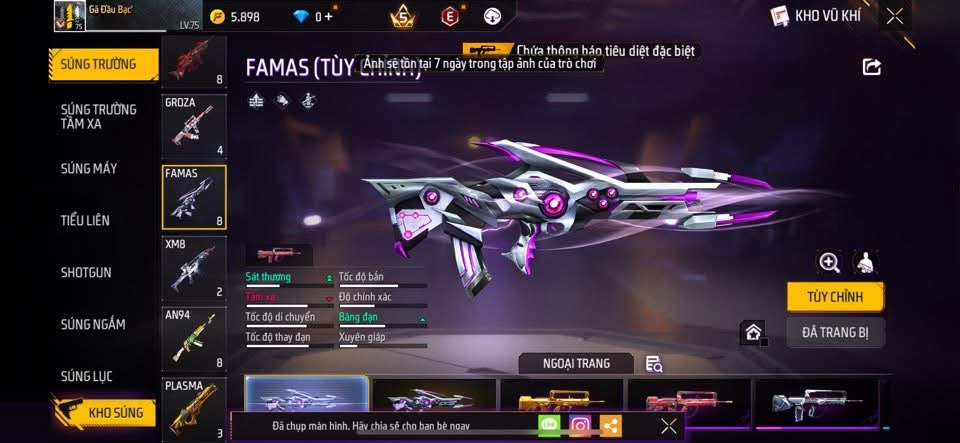This screenshot has height=443, width=960.
Task: Click the Kho Súng button
Action: [103, 412]
